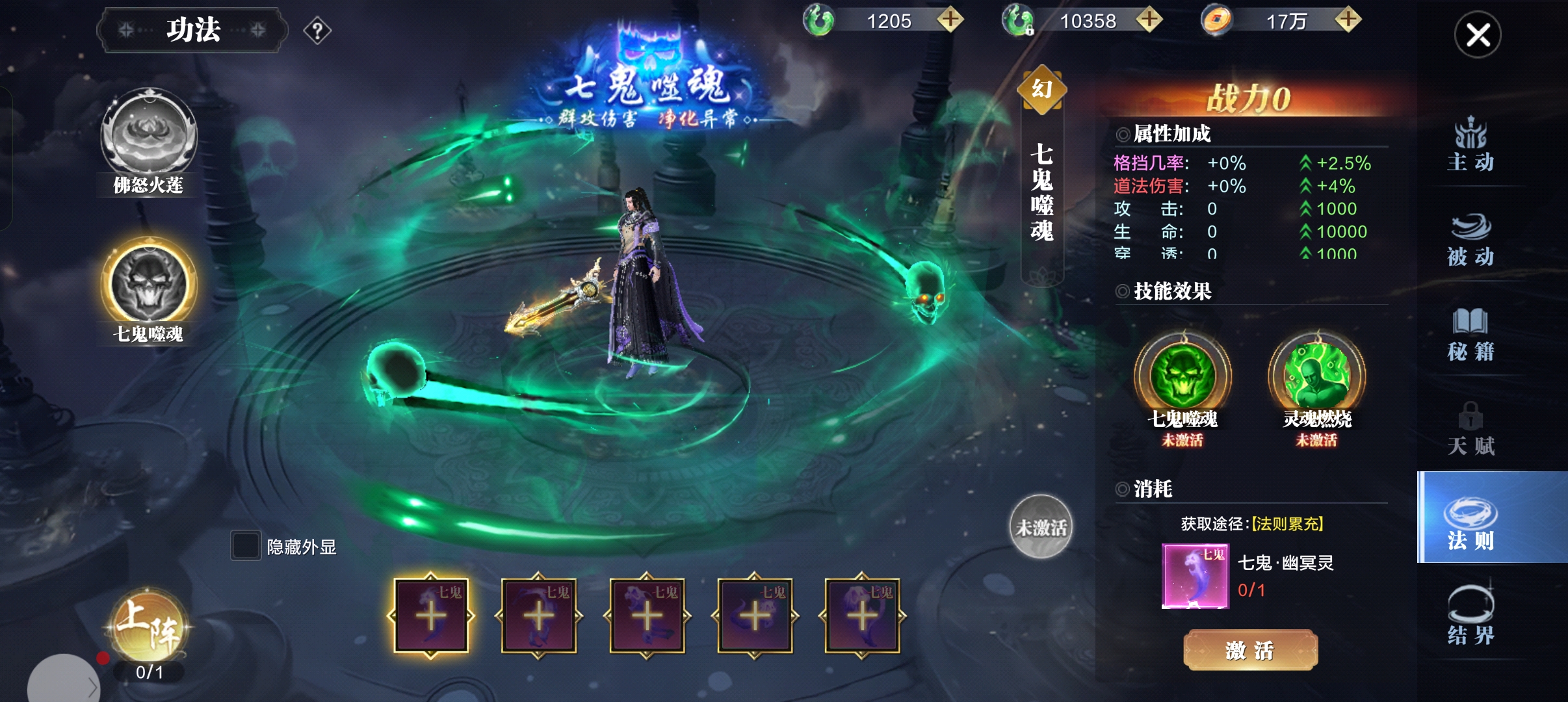1568x702 pixels.
Task: Switch to the 主动 tab
Action: [1470, 144]
